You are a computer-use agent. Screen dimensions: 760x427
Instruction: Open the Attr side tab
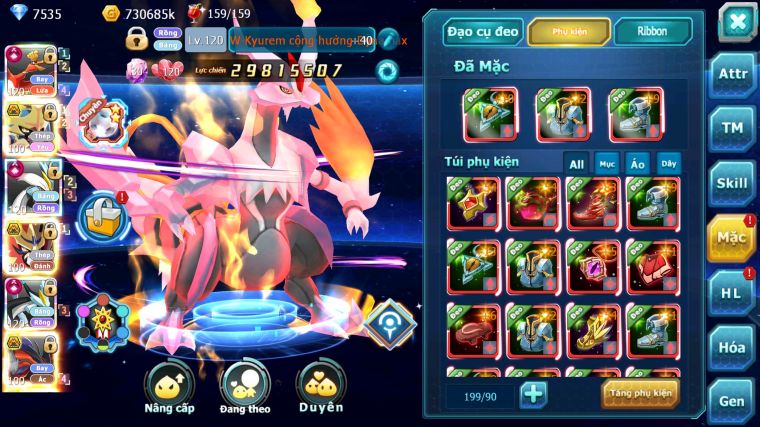pyautogui.click(x=732, y=74)
